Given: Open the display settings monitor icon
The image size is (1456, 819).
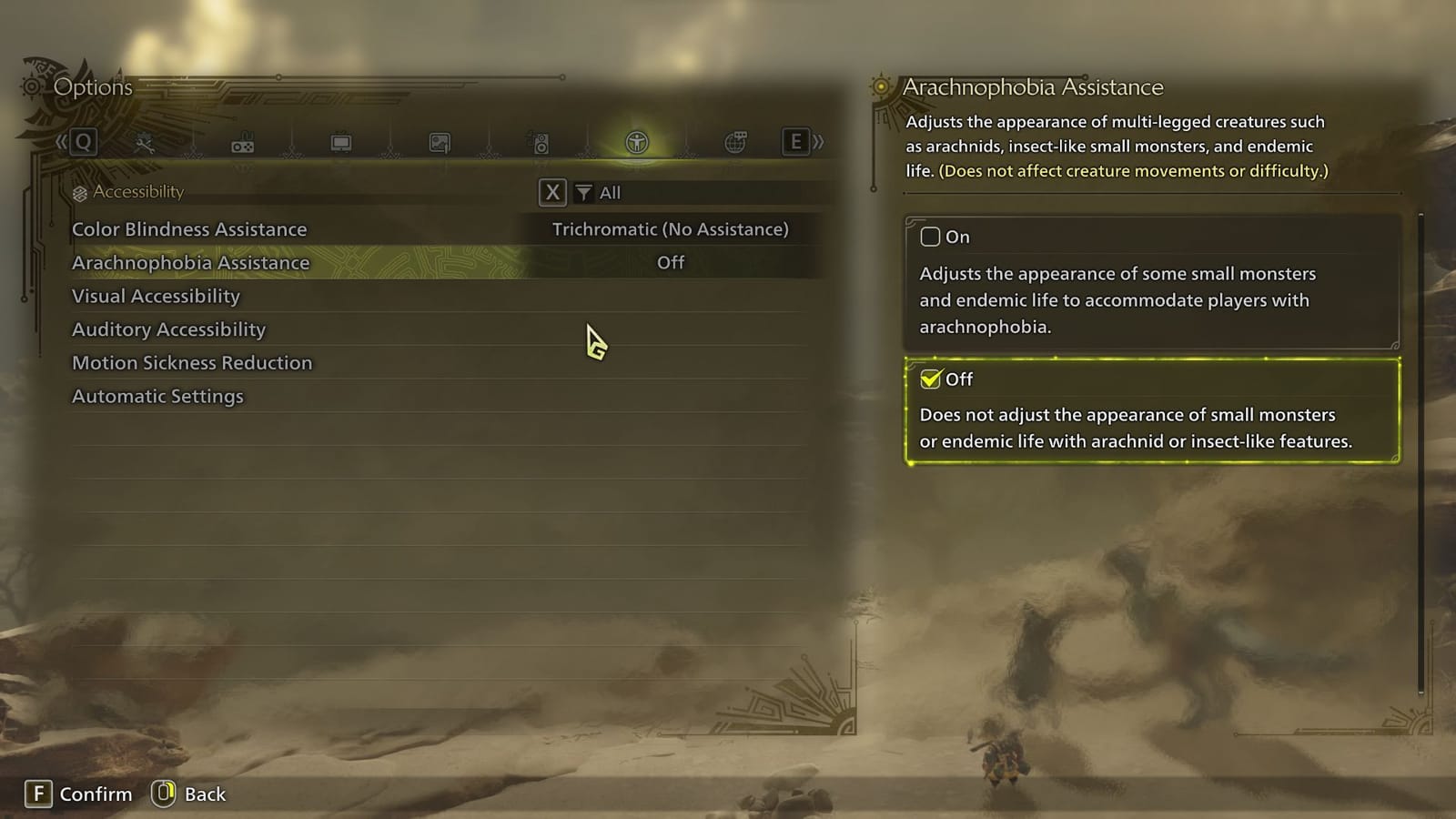Looking at the screenshot, I should tap(342, 143).
